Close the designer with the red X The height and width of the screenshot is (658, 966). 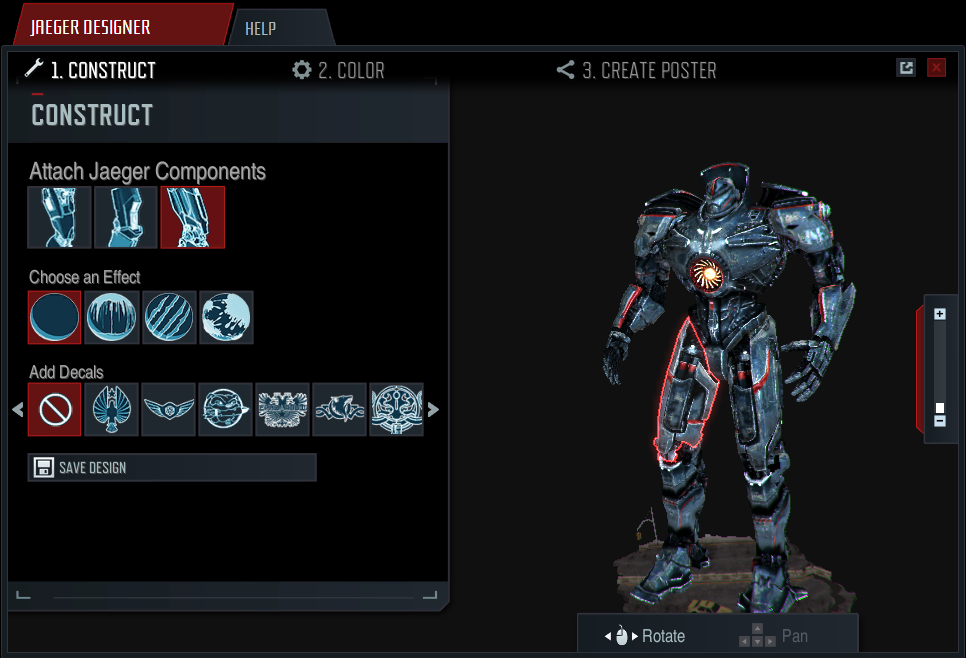(936, 68)
